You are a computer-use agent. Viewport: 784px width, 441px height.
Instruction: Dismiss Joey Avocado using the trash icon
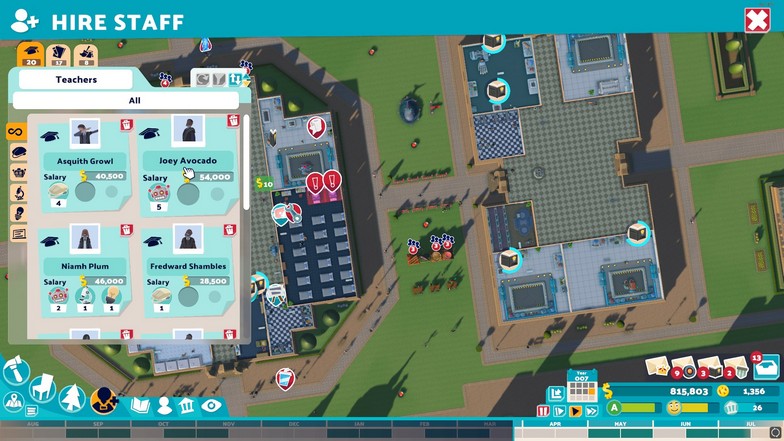(x=233, y=121)
